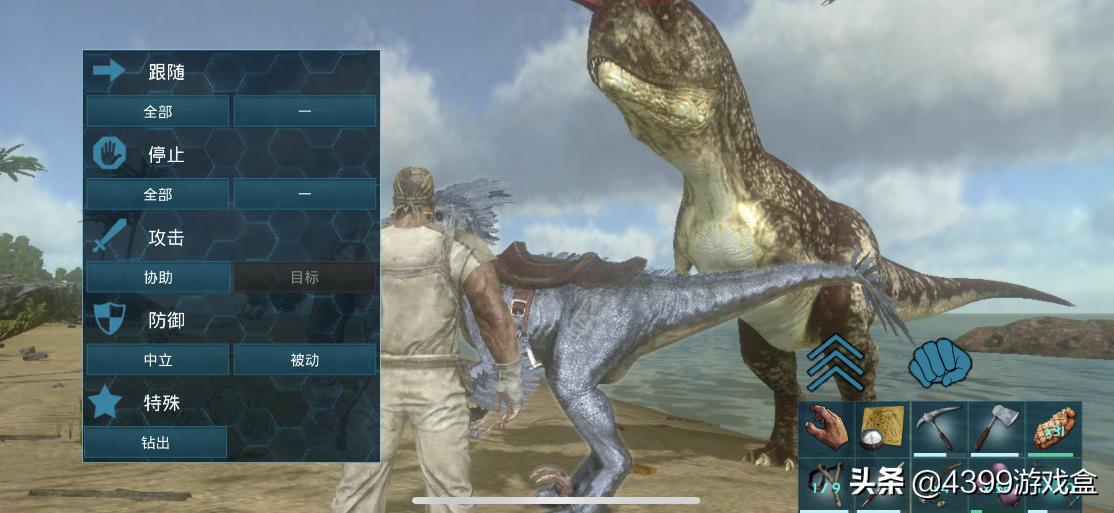Open the map and compass hotbar slot
This screenshot has width=1114, height=513.
[883, 428]
